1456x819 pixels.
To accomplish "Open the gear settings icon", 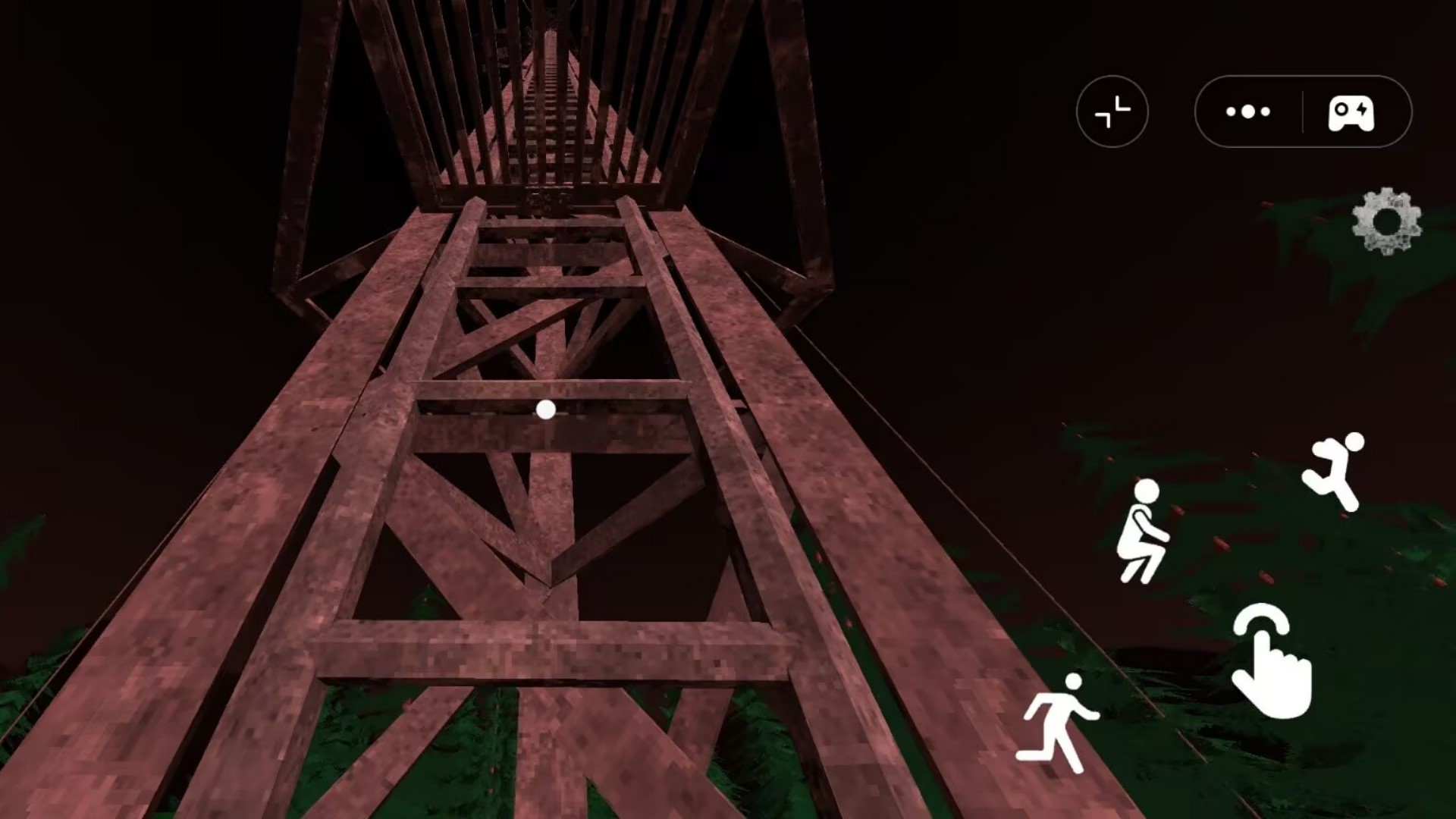I will (x=1386, y=221).
